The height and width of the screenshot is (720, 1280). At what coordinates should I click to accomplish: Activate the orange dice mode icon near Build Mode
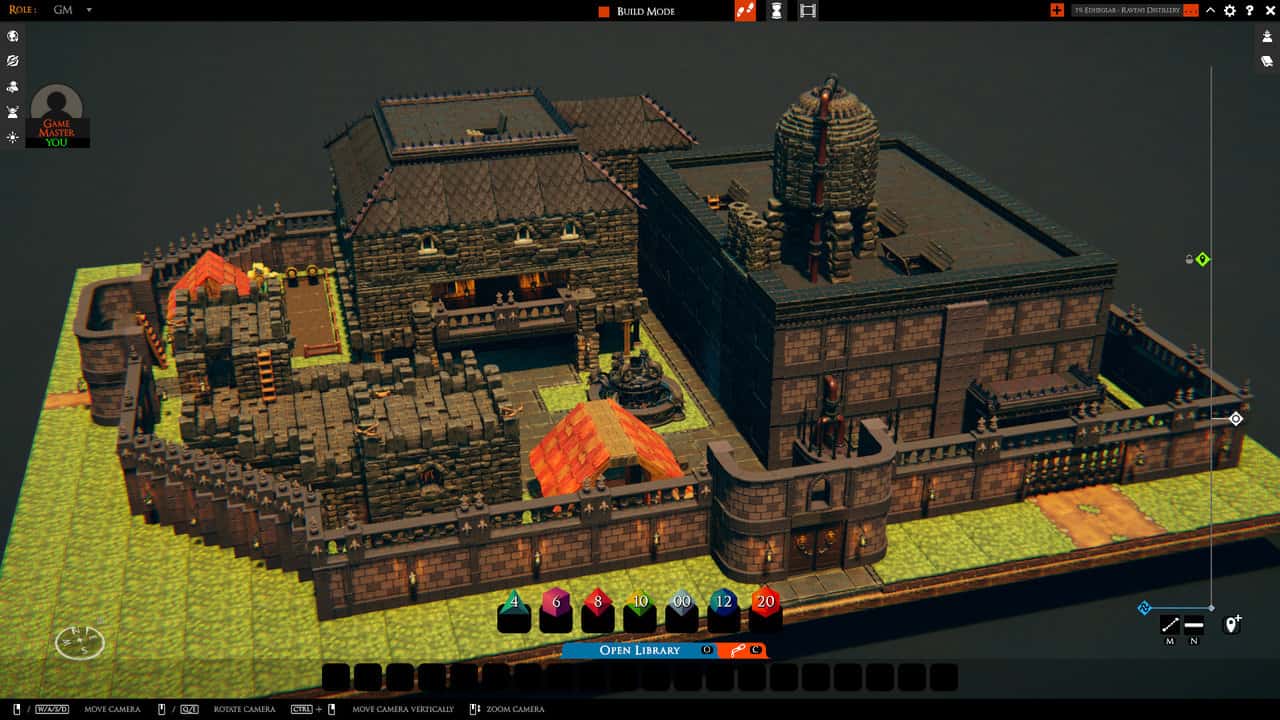coord(744,11)
